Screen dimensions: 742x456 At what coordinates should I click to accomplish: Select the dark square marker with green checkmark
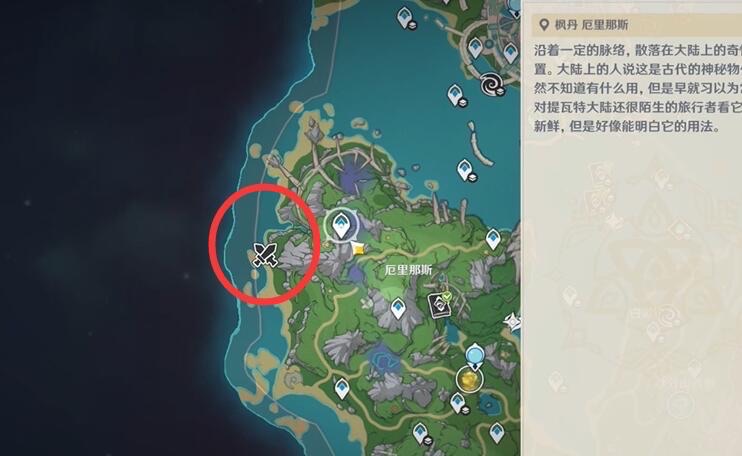tap(439, 305)
